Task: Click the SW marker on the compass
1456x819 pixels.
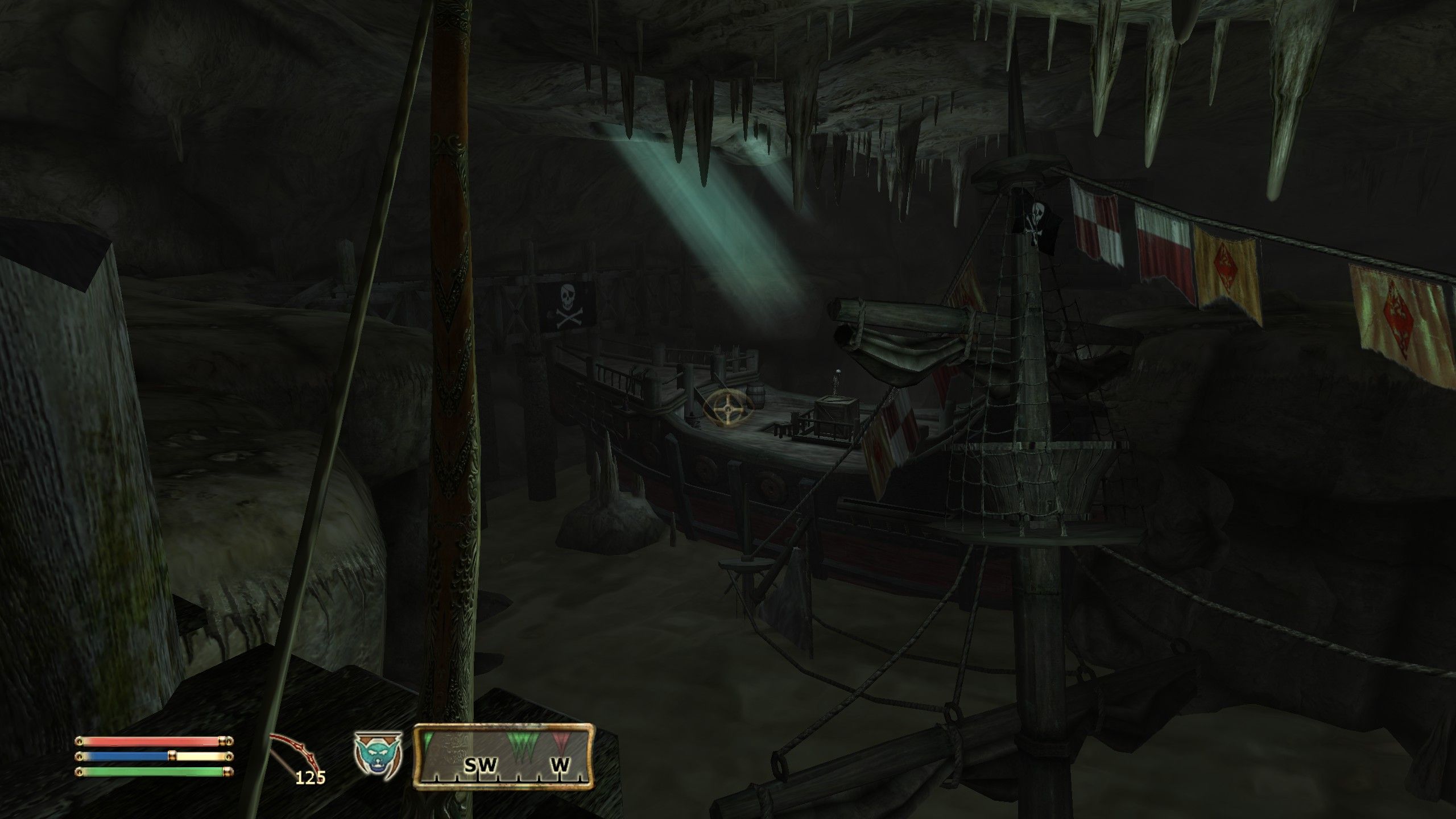Action: [x=481, y=764]
